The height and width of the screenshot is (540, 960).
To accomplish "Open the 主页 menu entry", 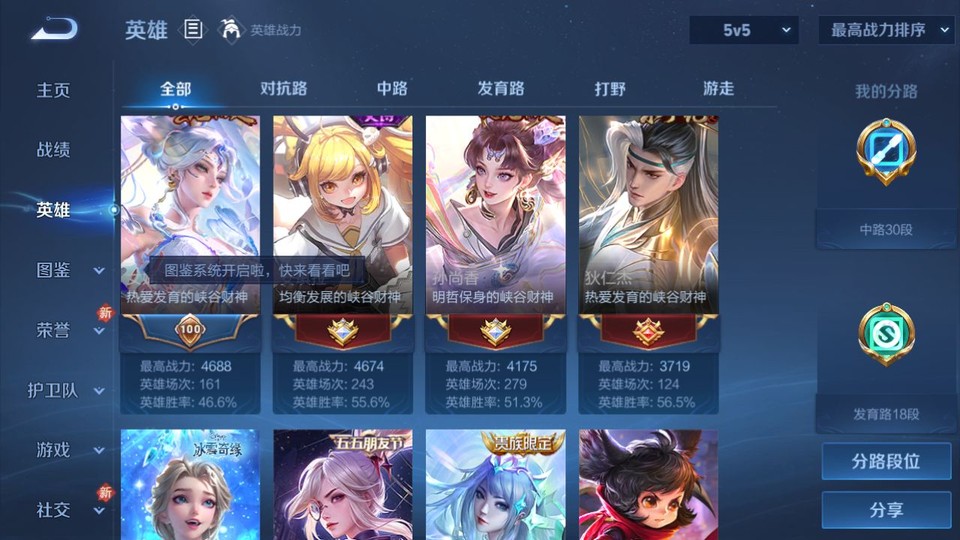I will (x=54, y=90).
